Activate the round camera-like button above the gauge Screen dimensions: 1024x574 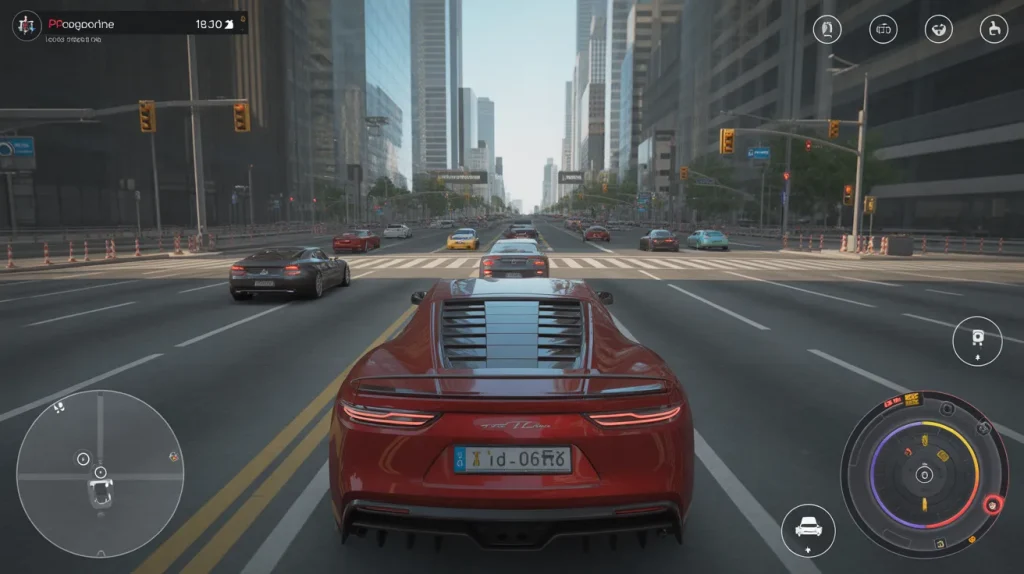point(977,339)
